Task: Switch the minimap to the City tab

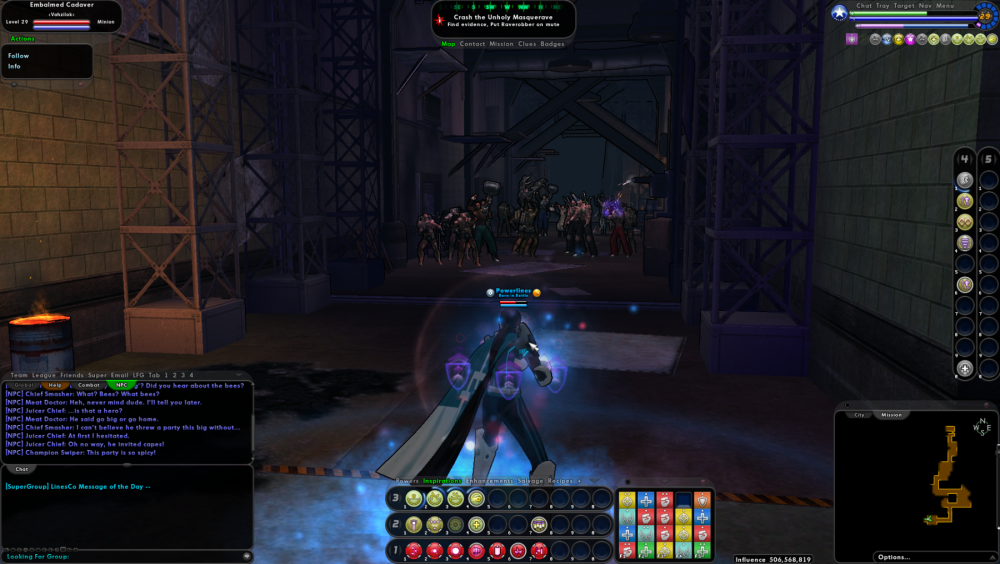Action: (x=858, y=414)
